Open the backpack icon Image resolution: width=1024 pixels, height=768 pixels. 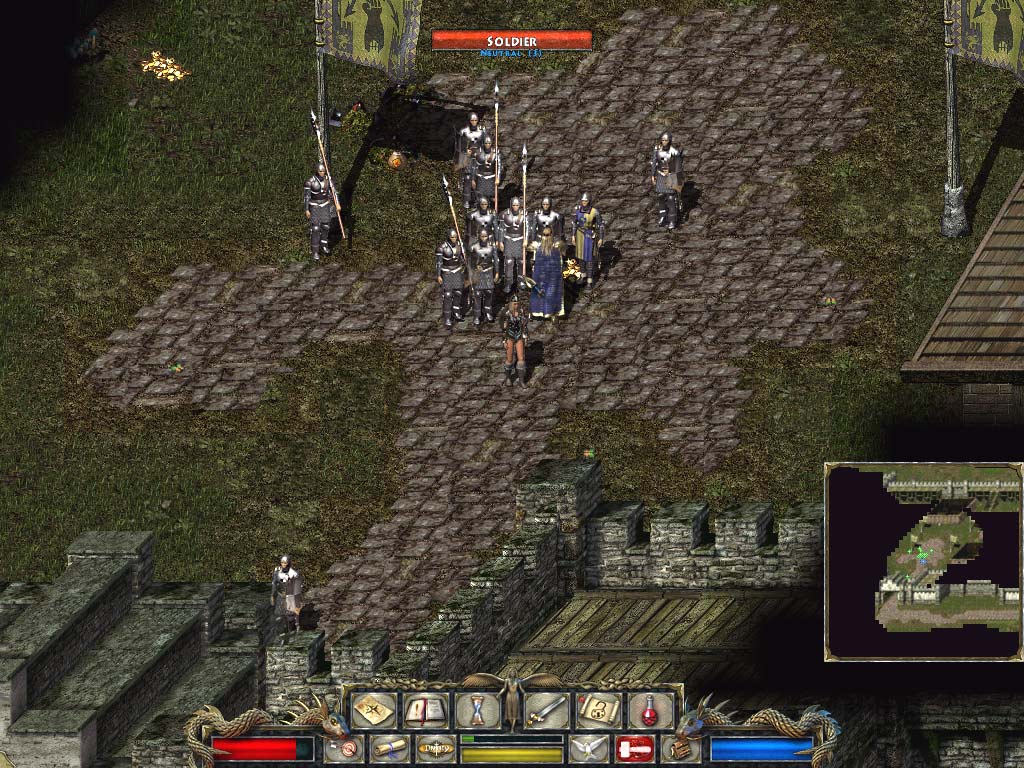click(x=680, y=747)
